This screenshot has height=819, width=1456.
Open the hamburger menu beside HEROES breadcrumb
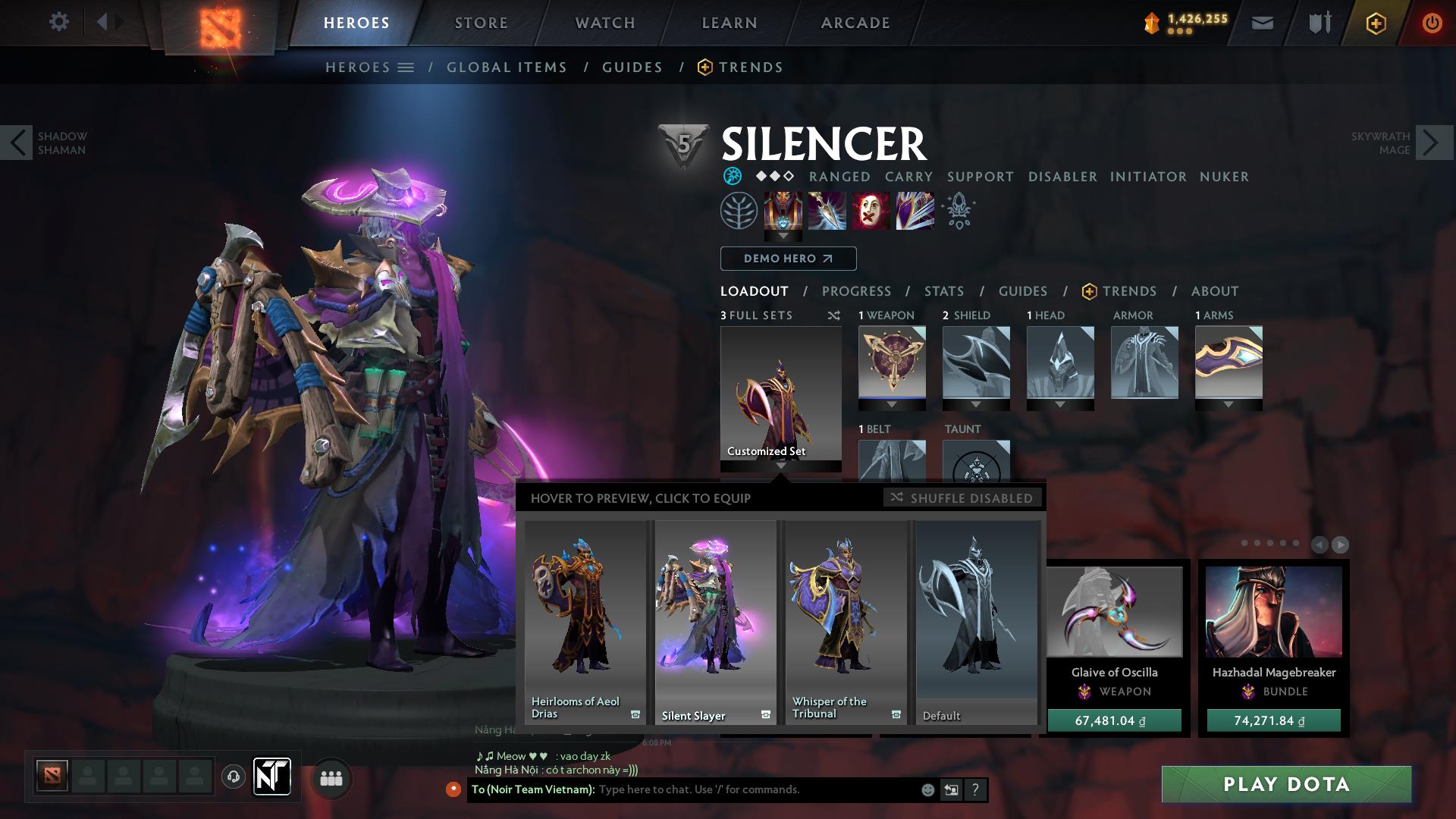click(x=406, y=67)
